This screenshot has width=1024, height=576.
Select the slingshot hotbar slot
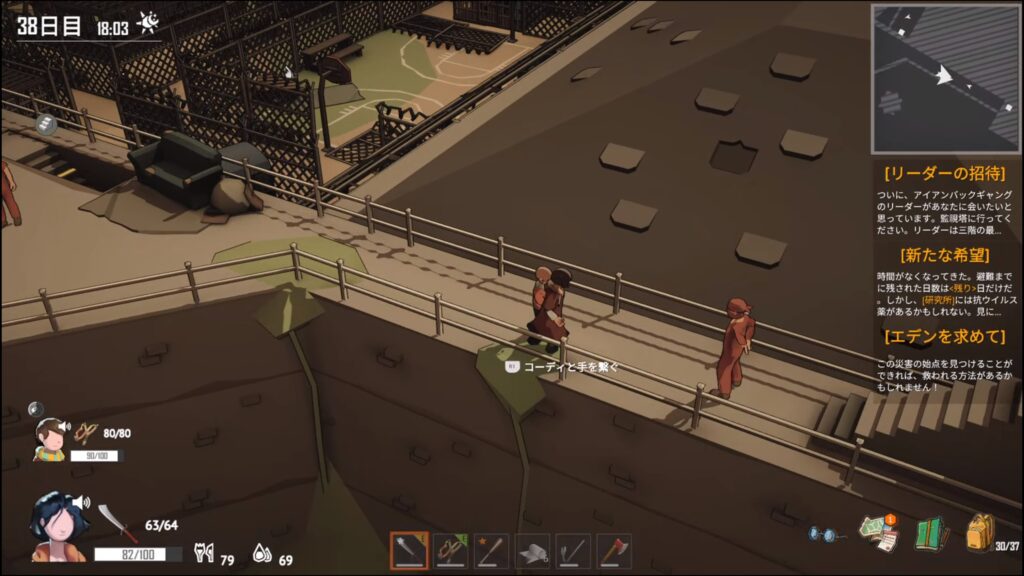click(451, 551)
